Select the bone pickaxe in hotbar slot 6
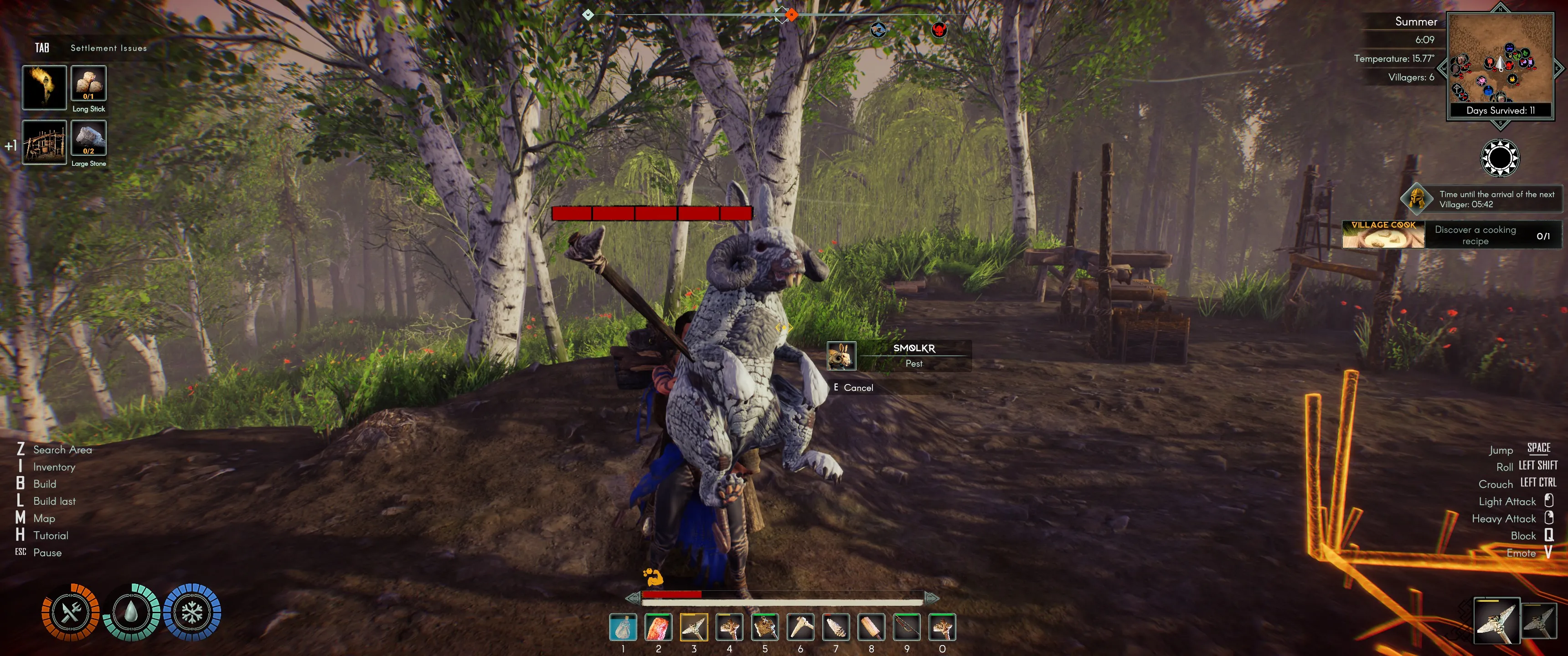Image resolution: width=1568 pixels, height=656 pixels. pos(800,627)
